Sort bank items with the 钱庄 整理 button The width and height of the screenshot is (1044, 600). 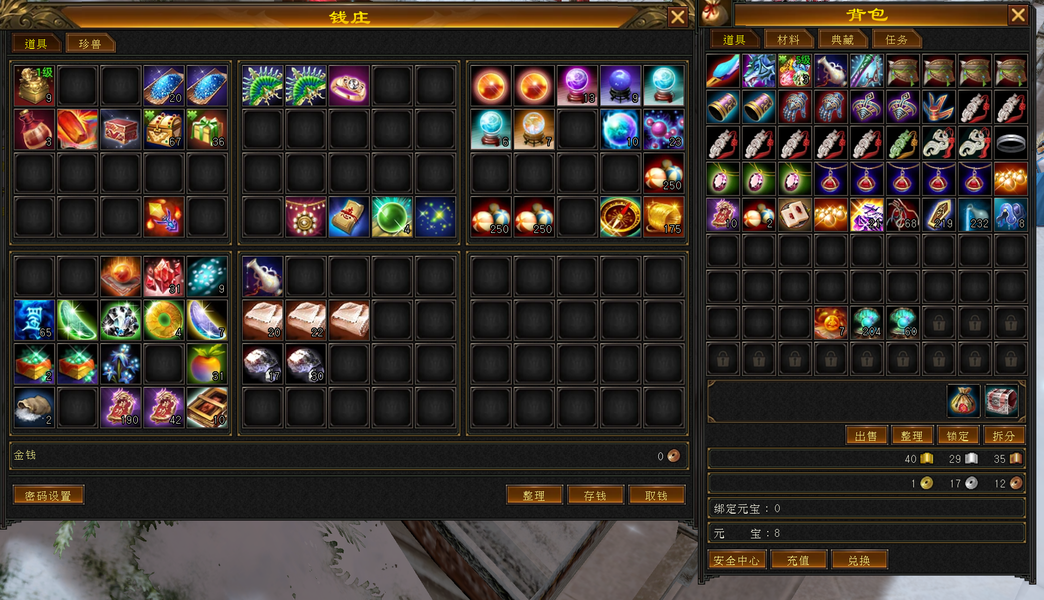534,495
